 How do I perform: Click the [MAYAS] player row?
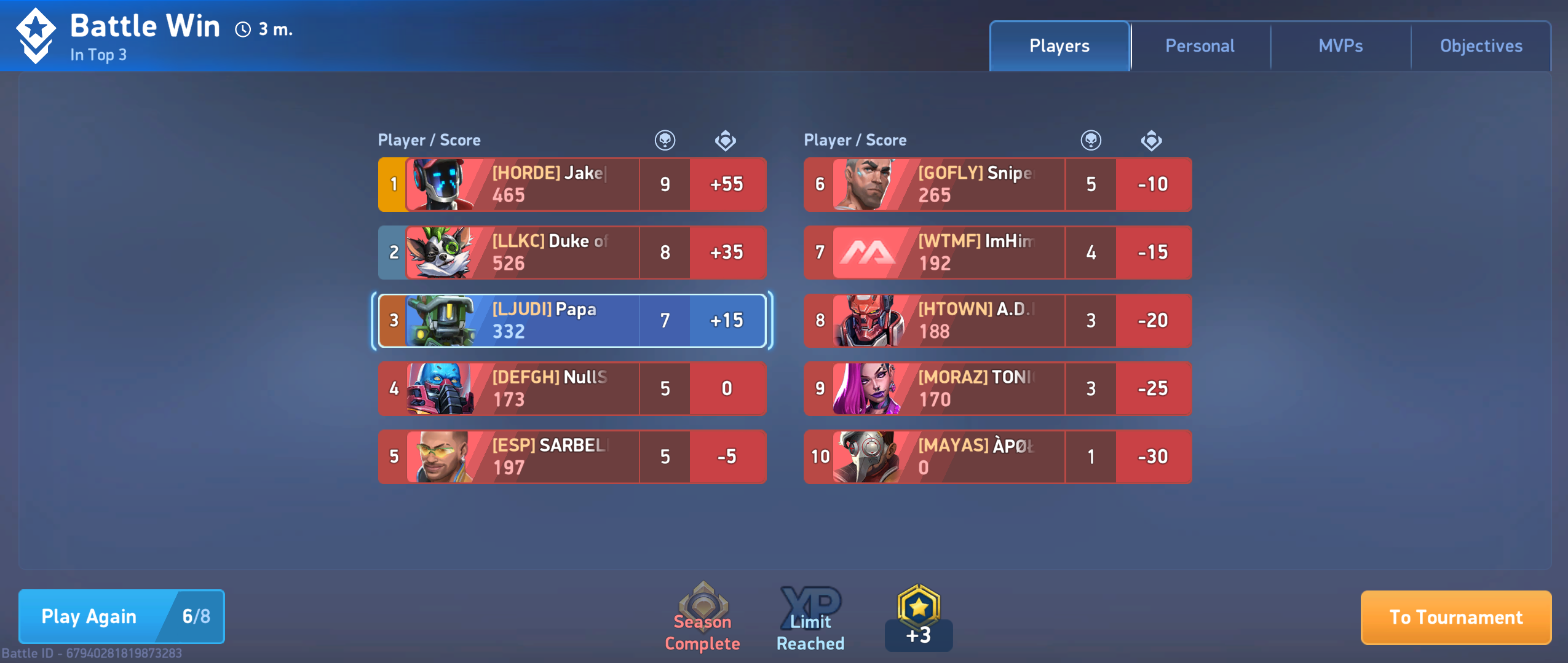(997, 457)
